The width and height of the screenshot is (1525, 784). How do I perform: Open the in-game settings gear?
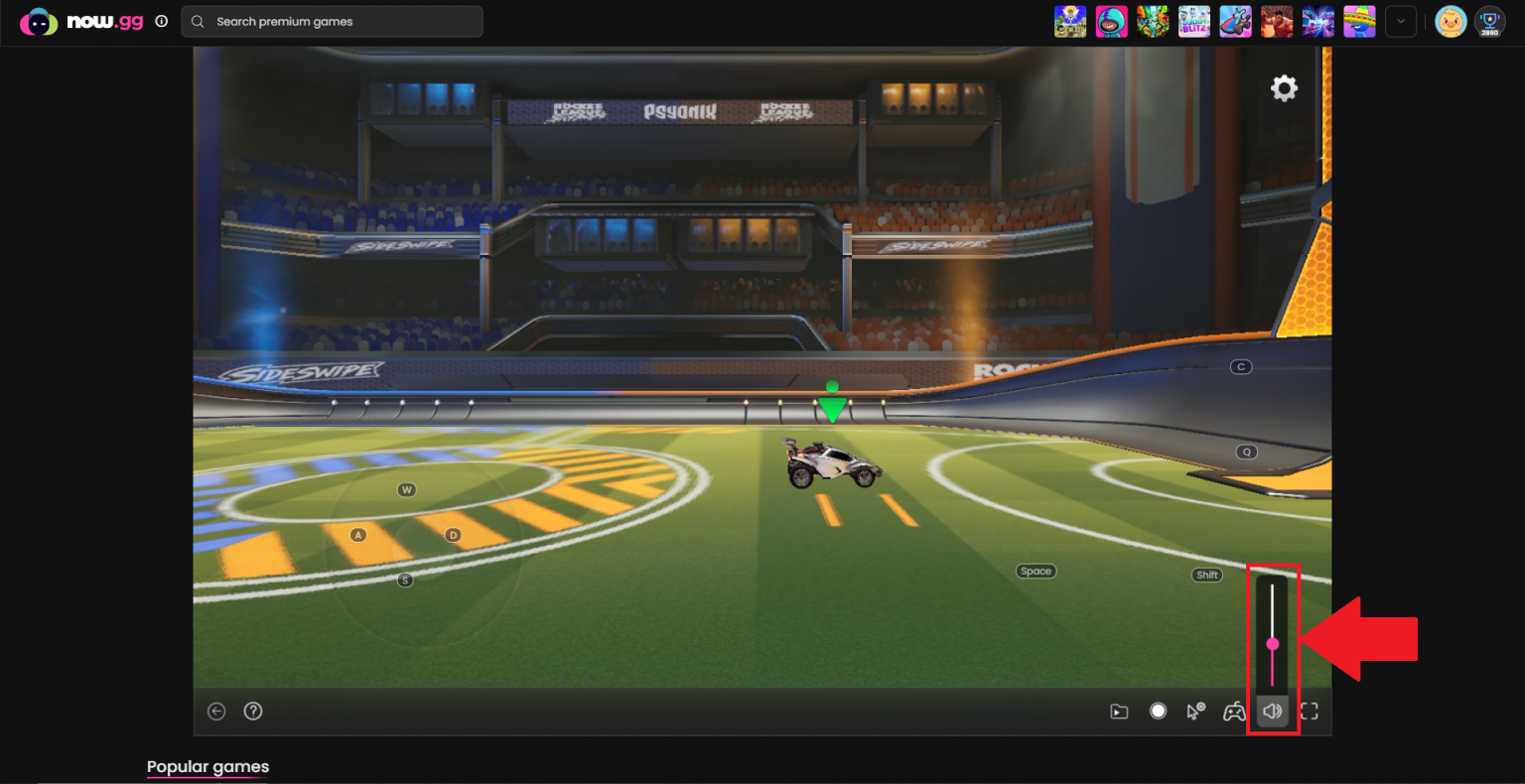(1284, 88)
